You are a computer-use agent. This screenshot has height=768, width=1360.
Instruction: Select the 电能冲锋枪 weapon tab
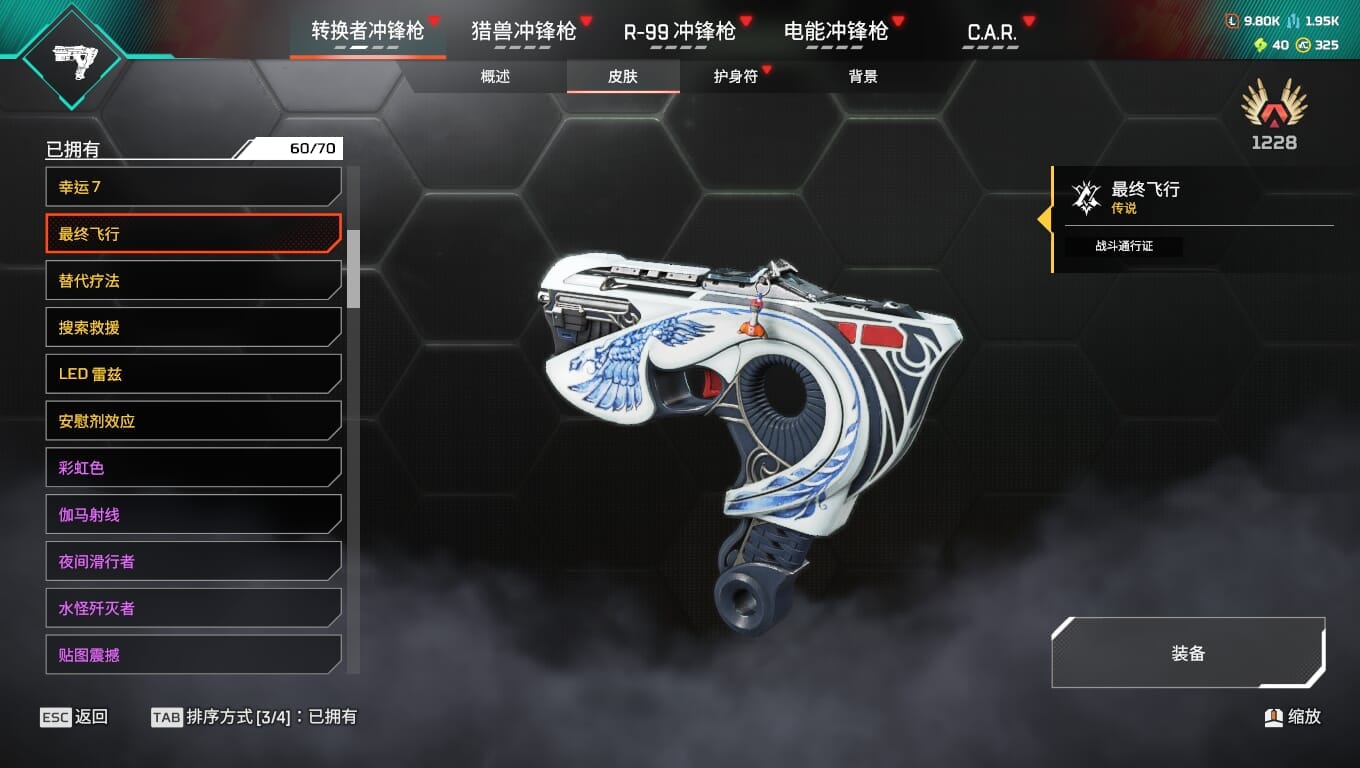click(x=836, y=31)
